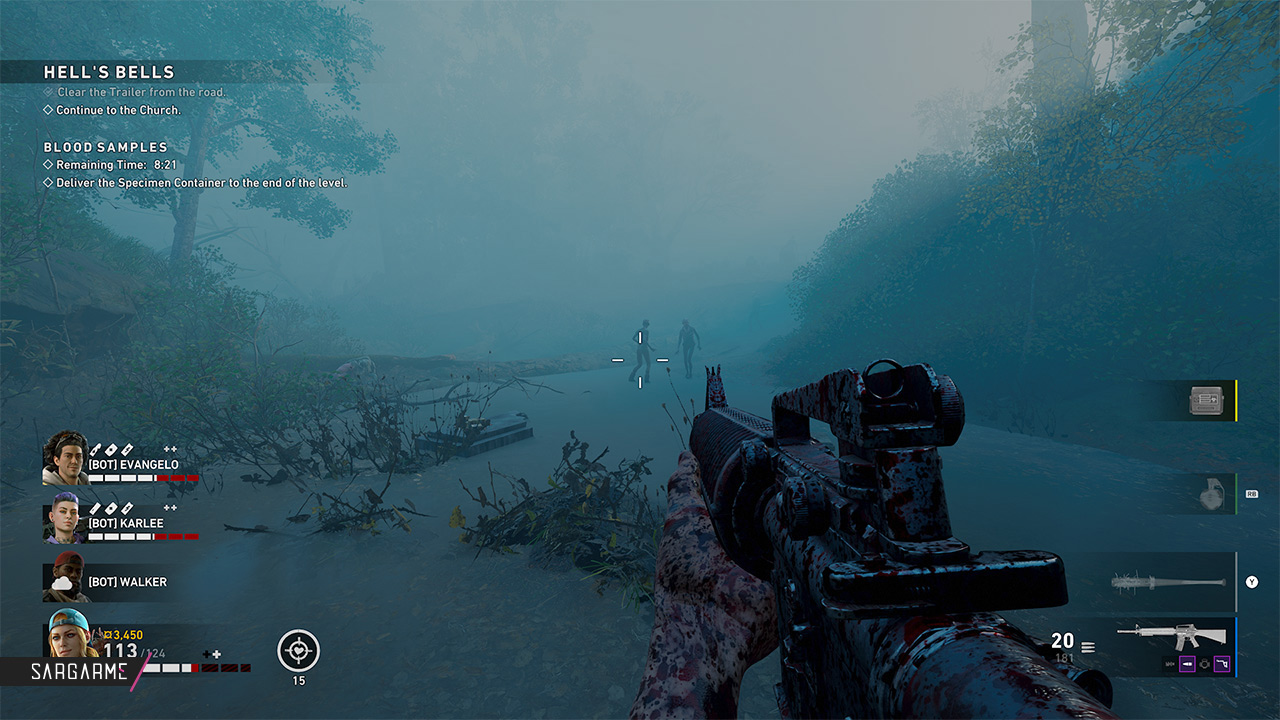Choose the defibrillator item slot

(x=1207, y=400)
